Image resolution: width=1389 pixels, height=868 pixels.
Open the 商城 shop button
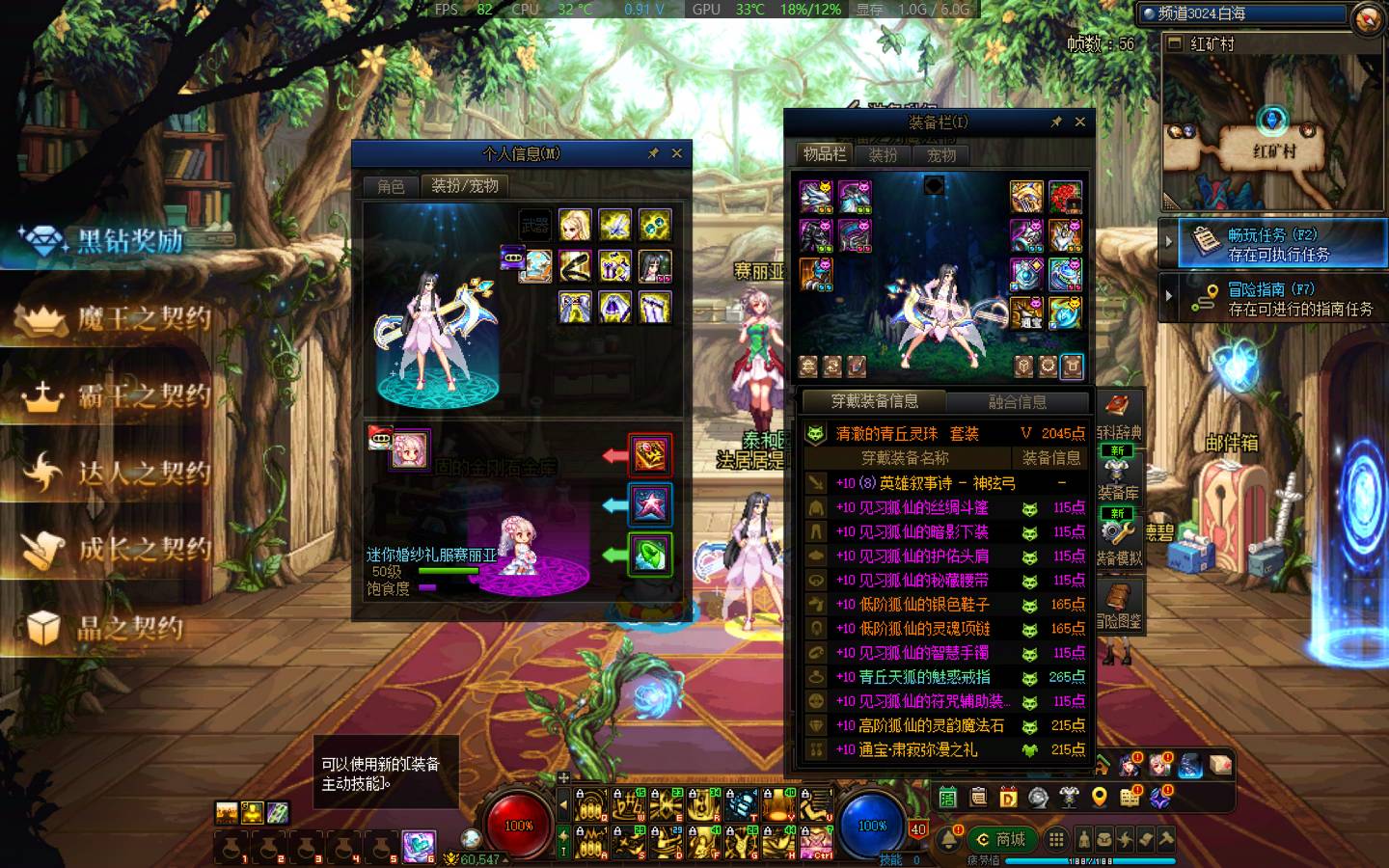[1001, 839]
